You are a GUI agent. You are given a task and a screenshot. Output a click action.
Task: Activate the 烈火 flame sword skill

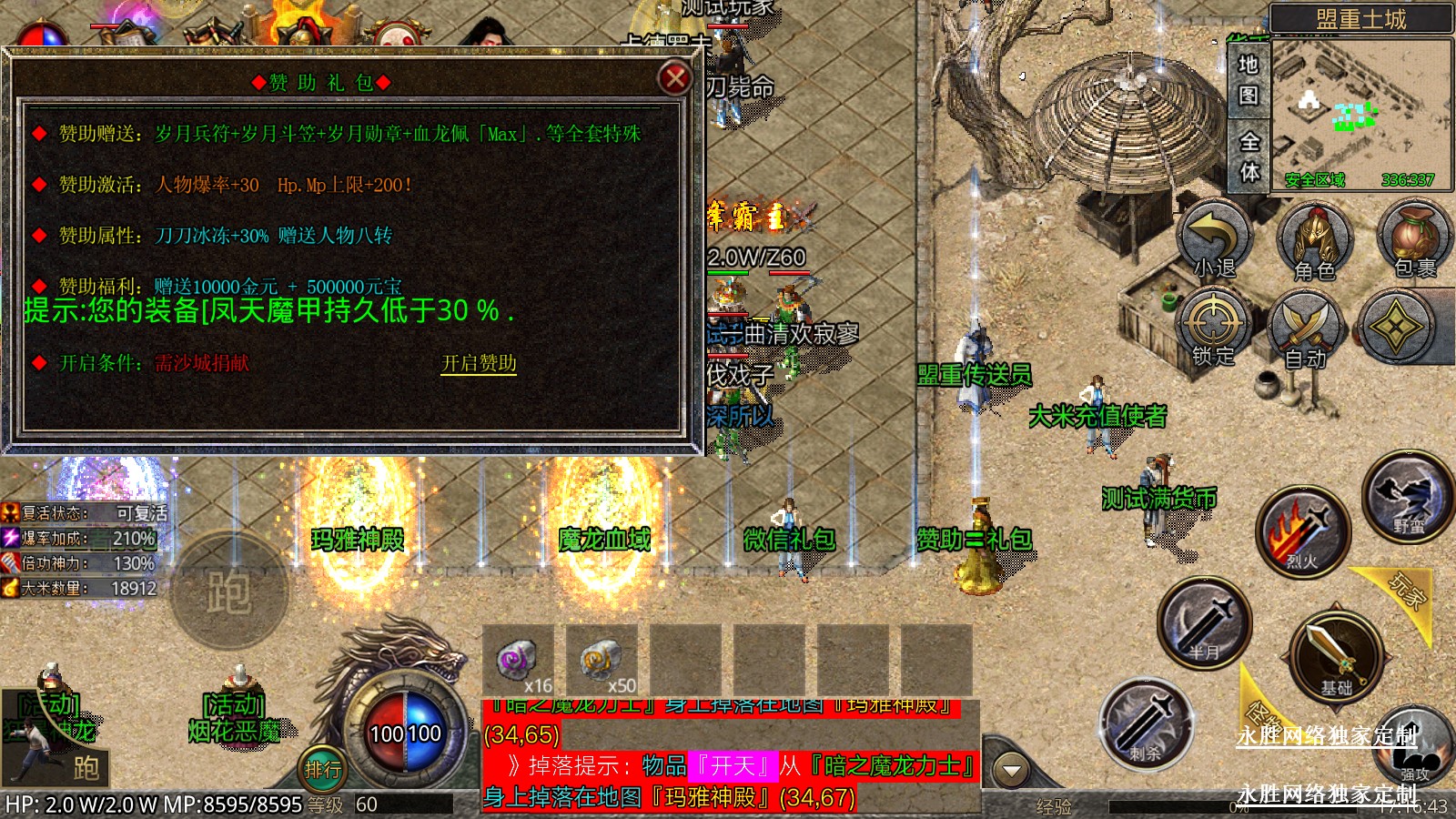pos(1302,533)
